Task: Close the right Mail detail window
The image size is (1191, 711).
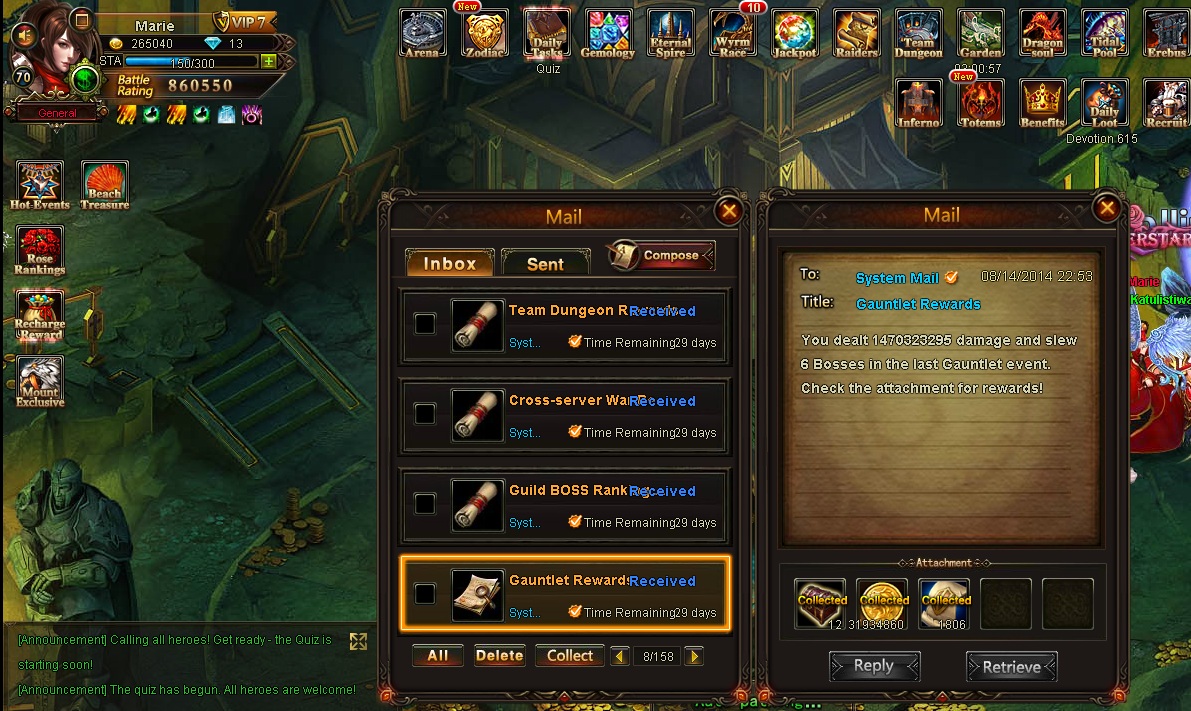Action: pos(1106,208)
